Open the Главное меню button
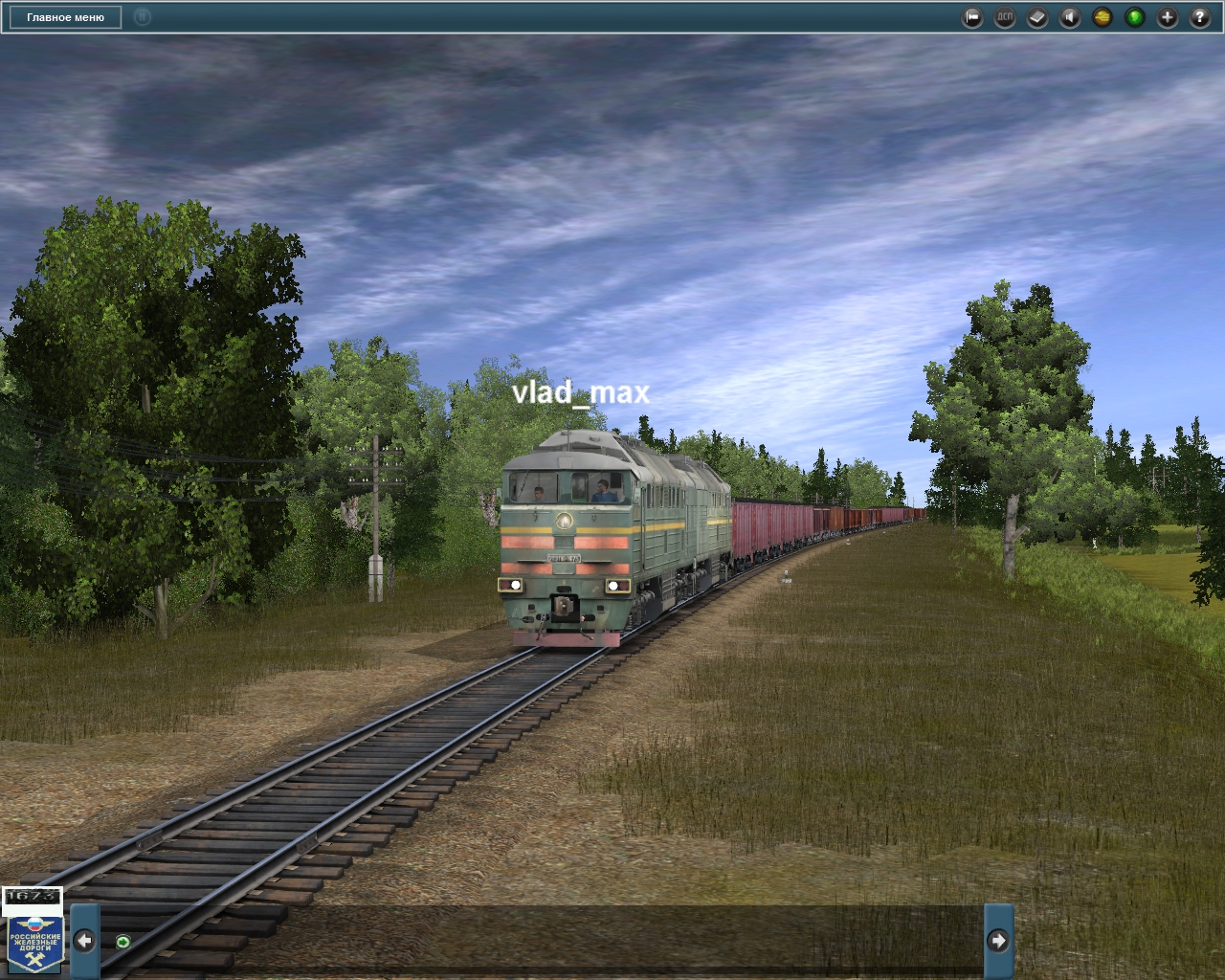The image size is (1225, 980). [x=65, y=17]
